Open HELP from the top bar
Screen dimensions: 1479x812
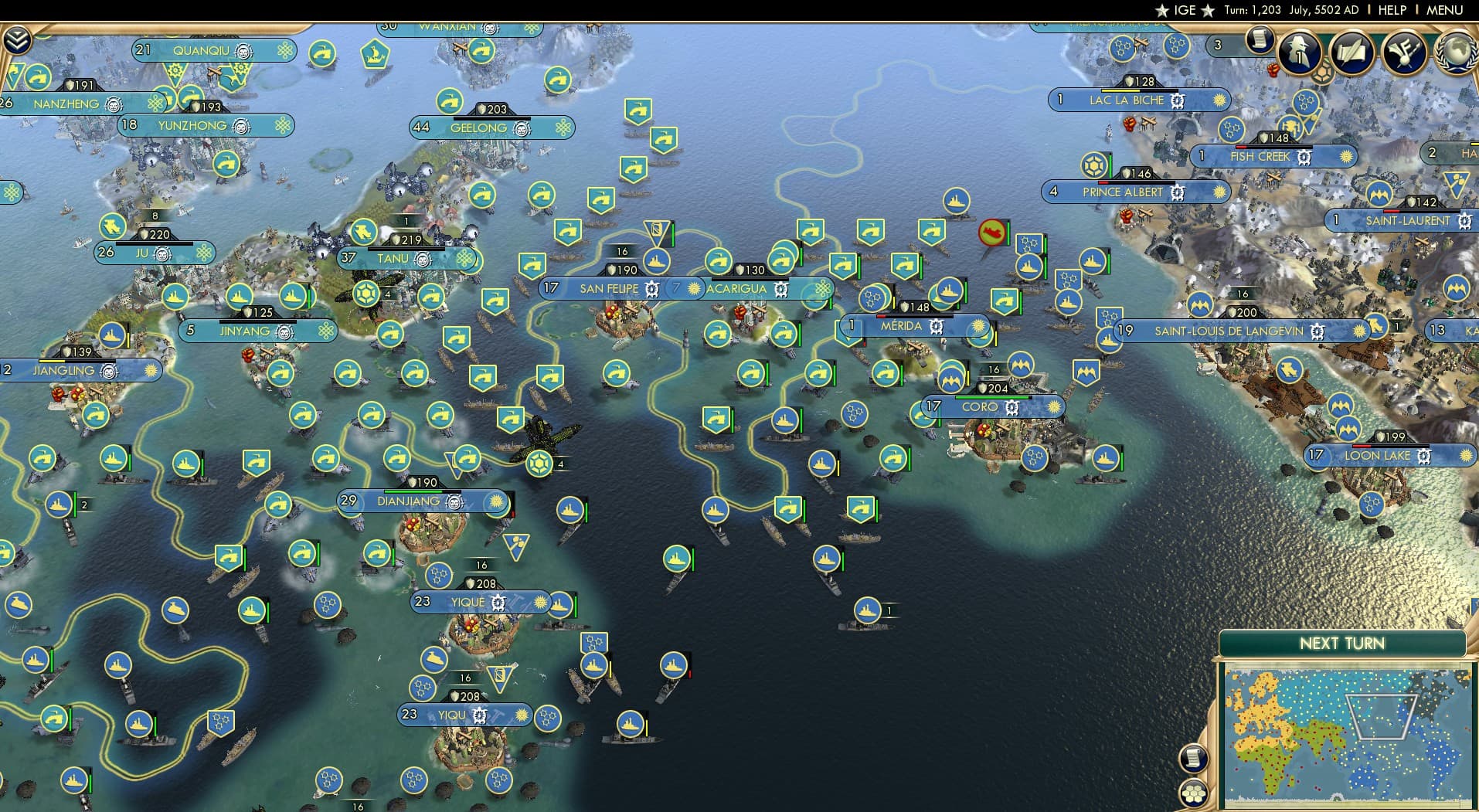1392,10
